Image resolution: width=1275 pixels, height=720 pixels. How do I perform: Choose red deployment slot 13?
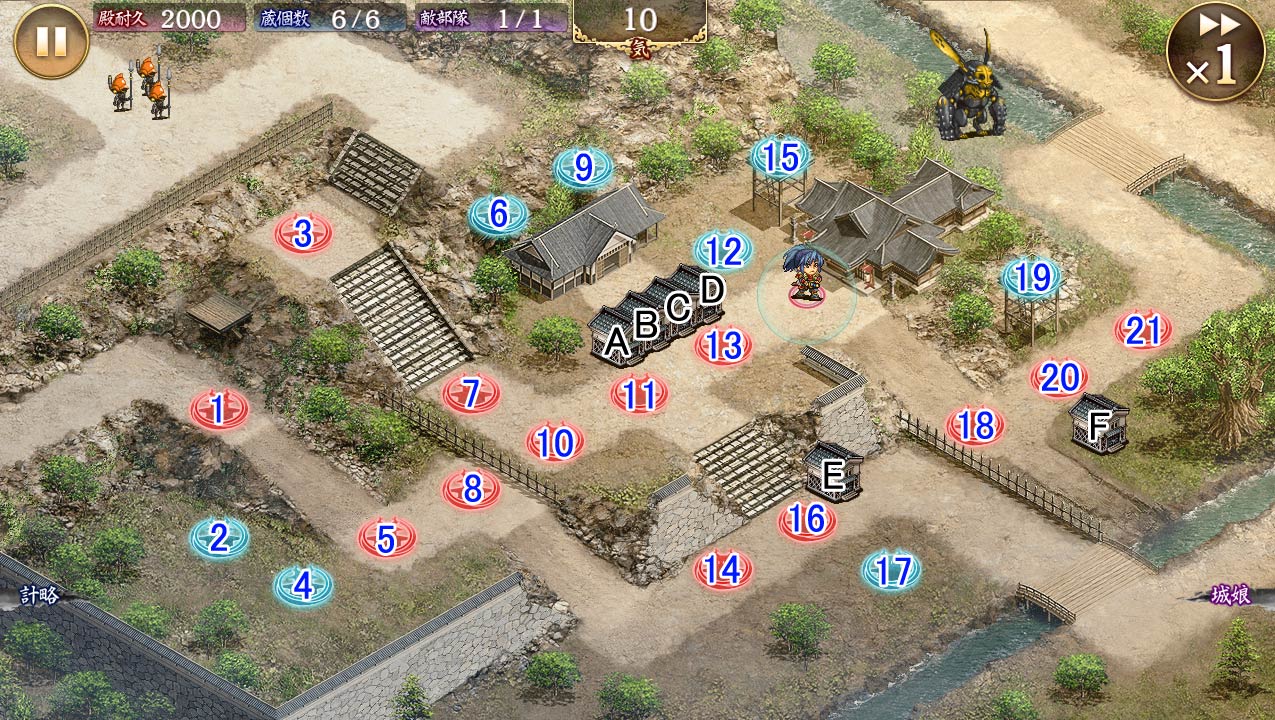pyautogui.click(x=723, y=346)
